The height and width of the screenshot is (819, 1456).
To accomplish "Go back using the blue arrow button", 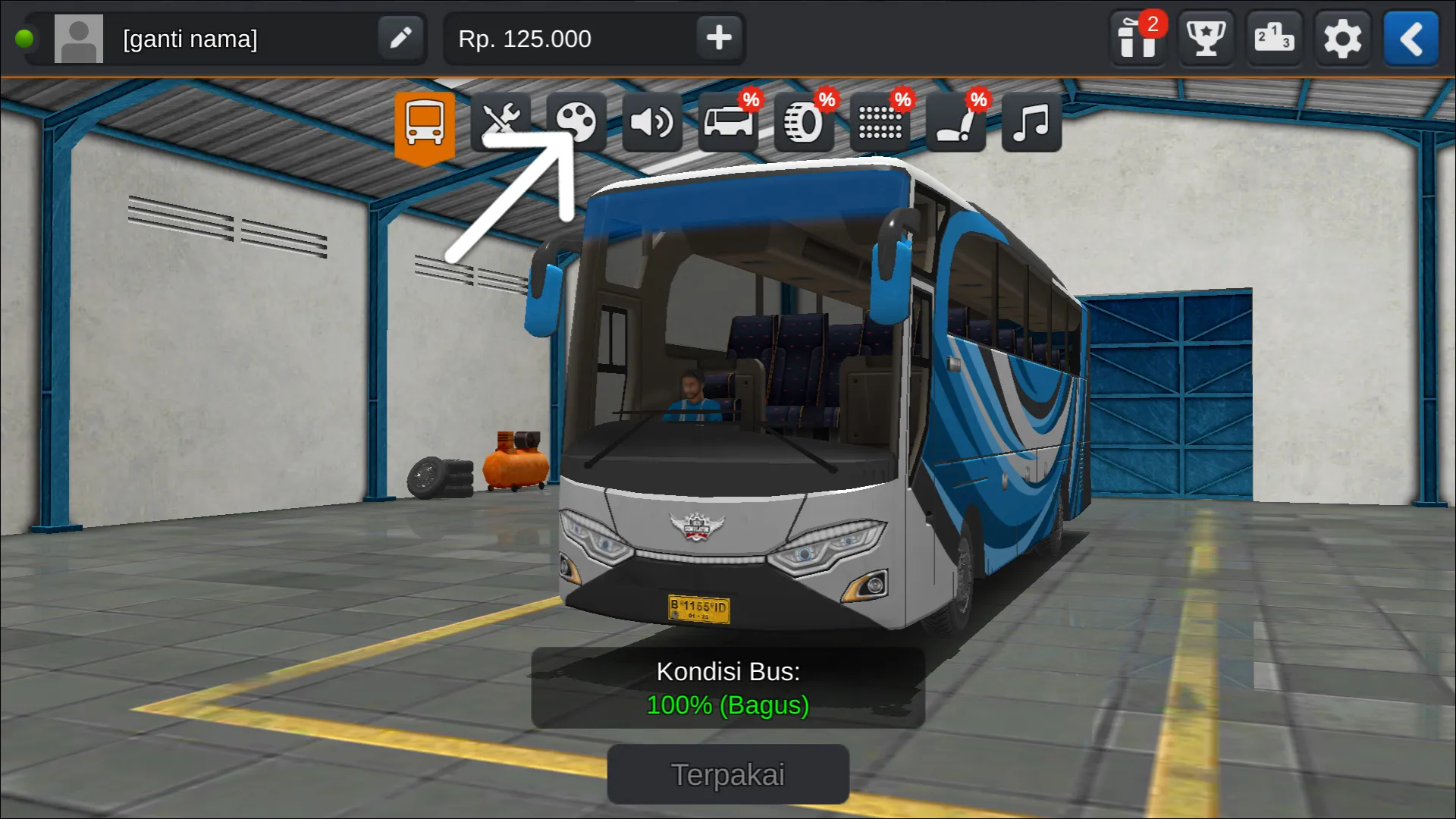I will coord(1410,38).
